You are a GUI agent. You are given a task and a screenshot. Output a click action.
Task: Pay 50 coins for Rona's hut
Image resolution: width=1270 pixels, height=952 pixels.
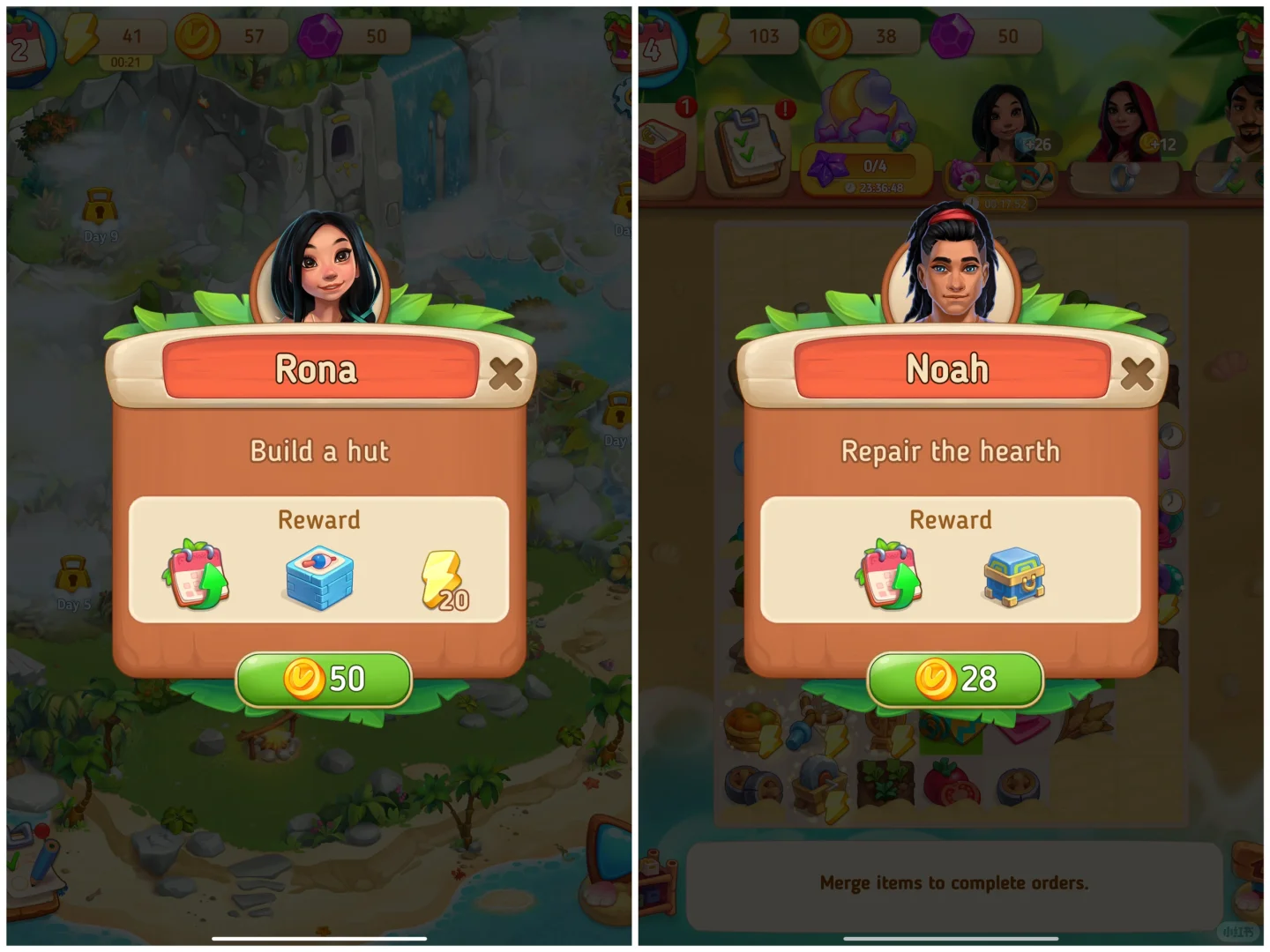coord(324,679)
